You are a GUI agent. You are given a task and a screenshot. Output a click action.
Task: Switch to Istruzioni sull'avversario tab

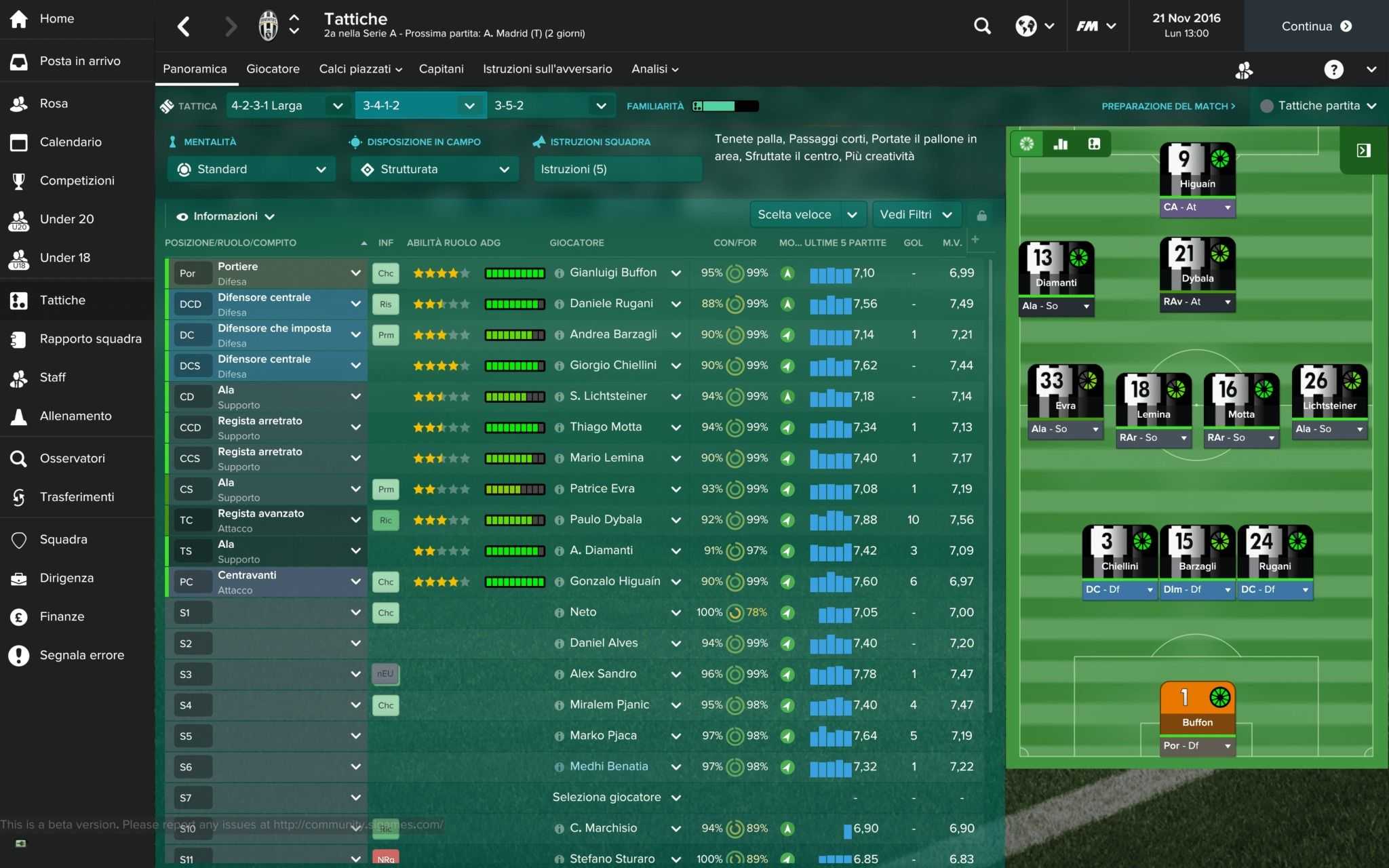547,69
